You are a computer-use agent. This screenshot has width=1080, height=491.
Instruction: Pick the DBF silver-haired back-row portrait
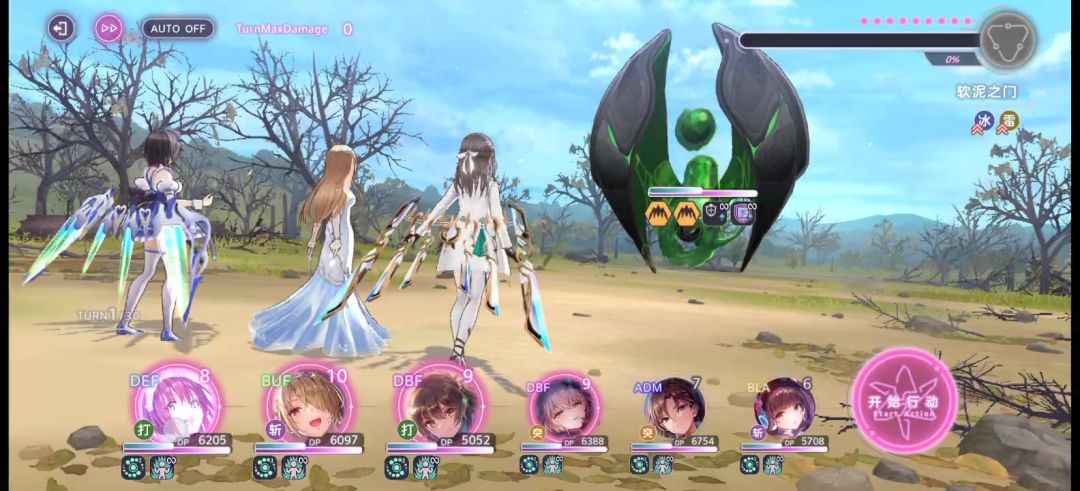[563, 407]
